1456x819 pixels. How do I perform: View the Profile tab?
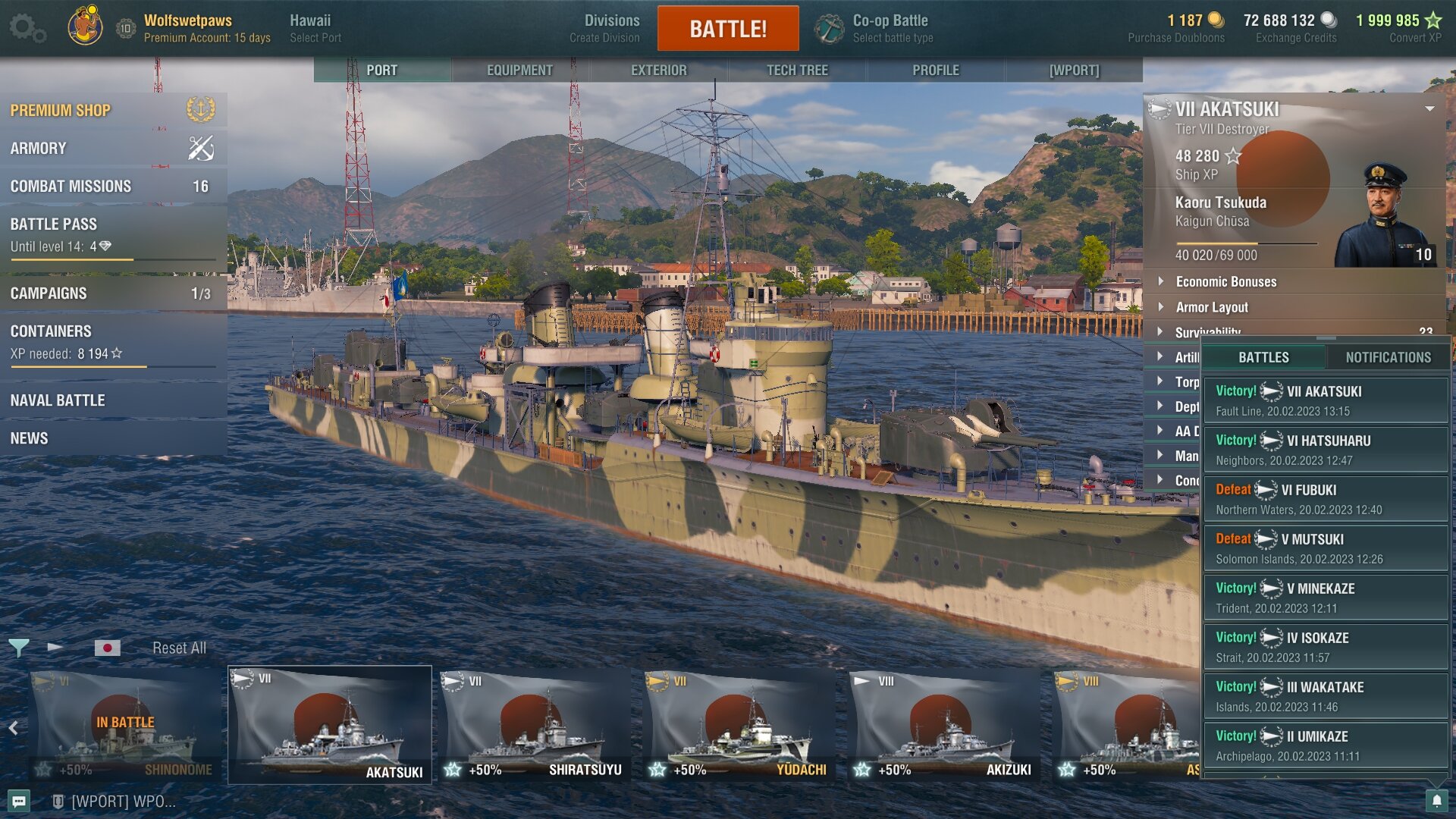(x=935, y=70)
